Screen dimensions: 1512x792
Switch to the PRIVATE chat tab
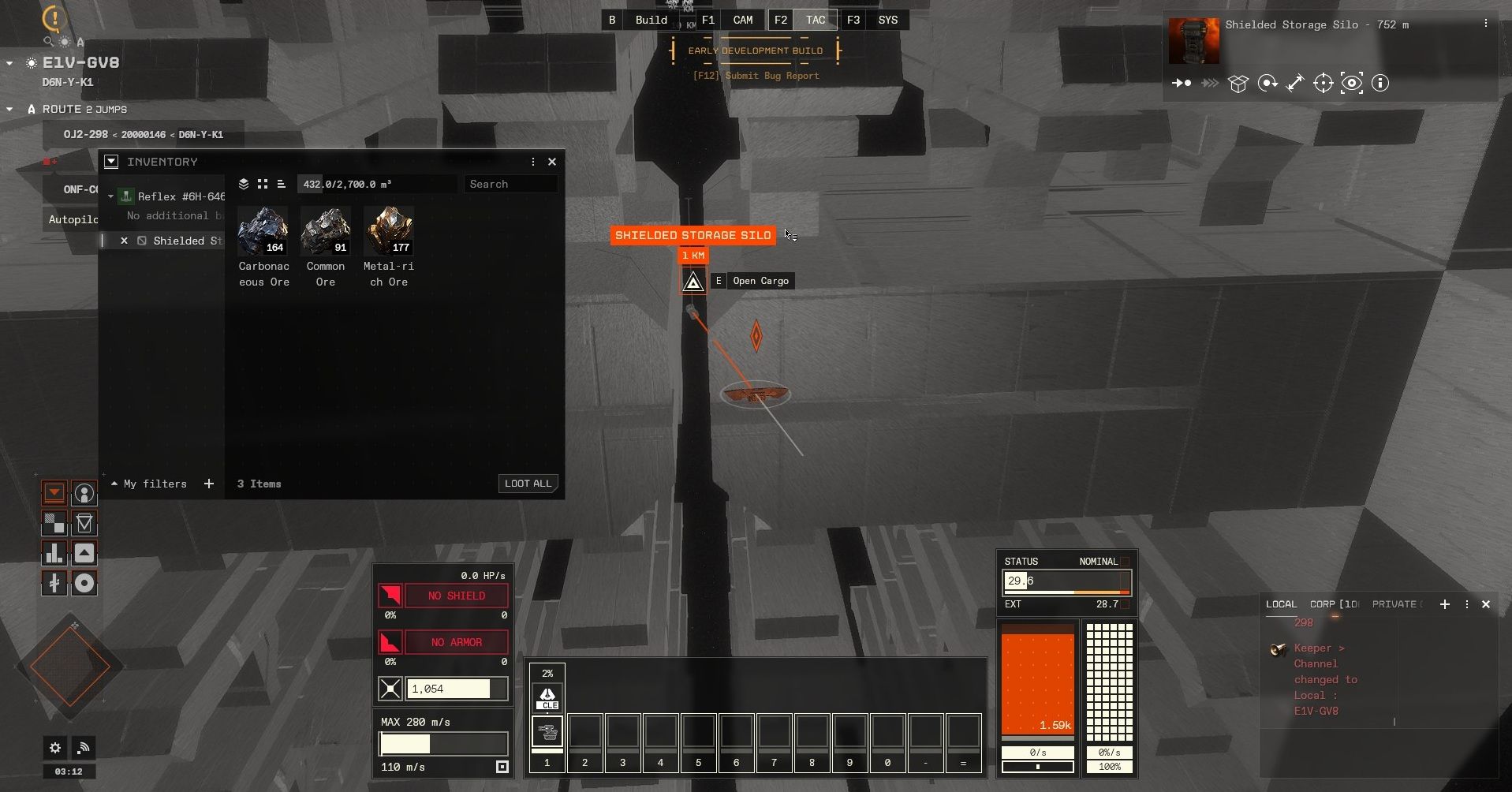1394,604
